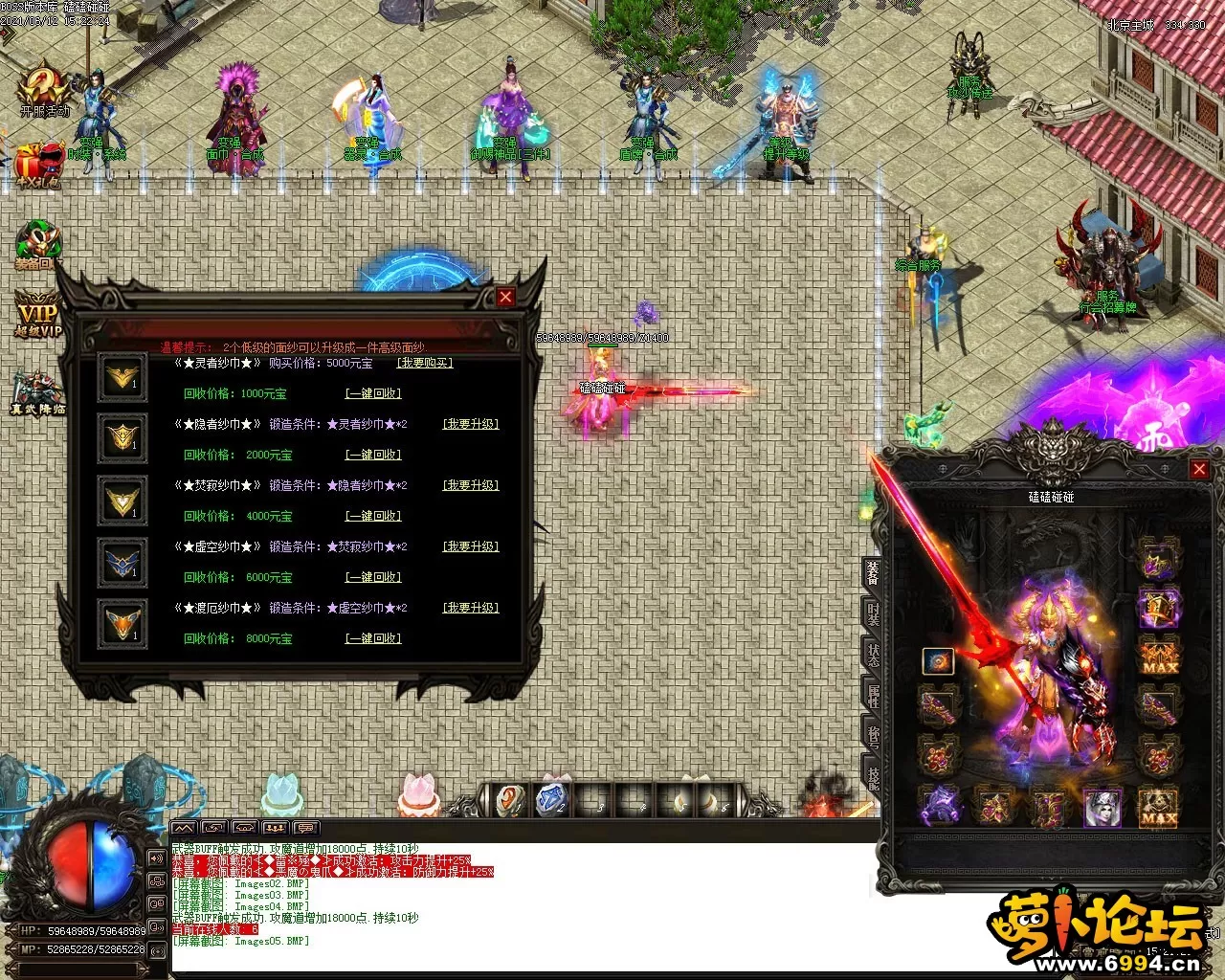Viewport: 1225px width, 980px height.
Task: Upgrade to 焚寂纱巾 via 我要升级
Action: [x=470, y=485]
